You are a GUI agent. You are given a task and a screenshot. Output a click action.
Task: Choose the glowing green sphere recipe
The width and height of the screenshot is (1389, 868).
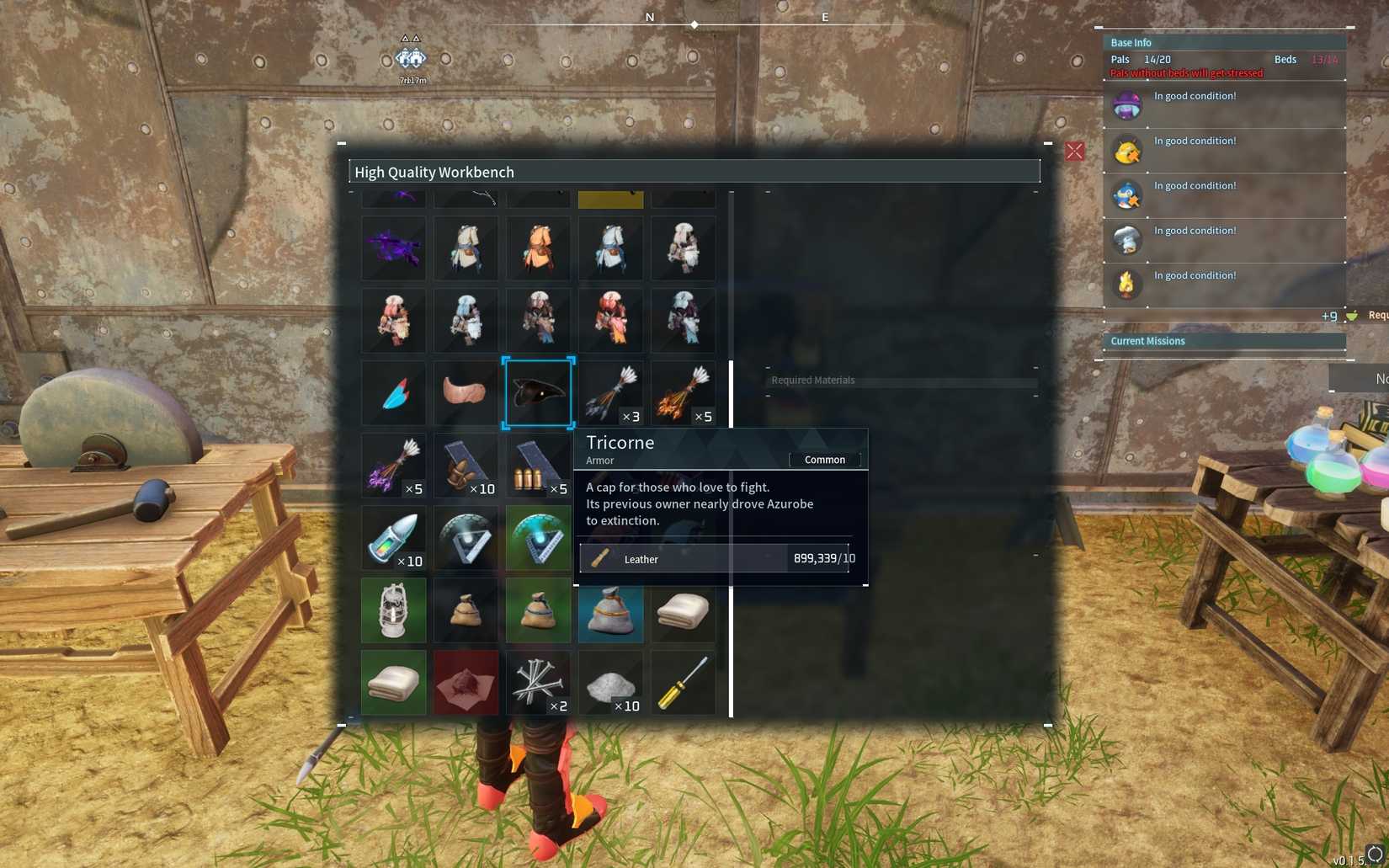(x=539, y=538)
